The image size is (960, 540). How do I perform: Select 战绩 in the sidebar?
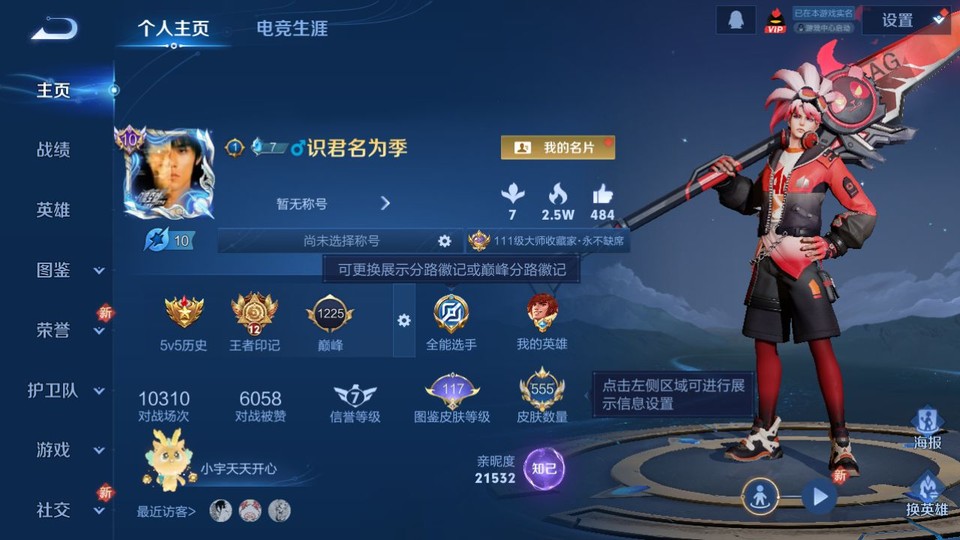click(x=54, y=150)
